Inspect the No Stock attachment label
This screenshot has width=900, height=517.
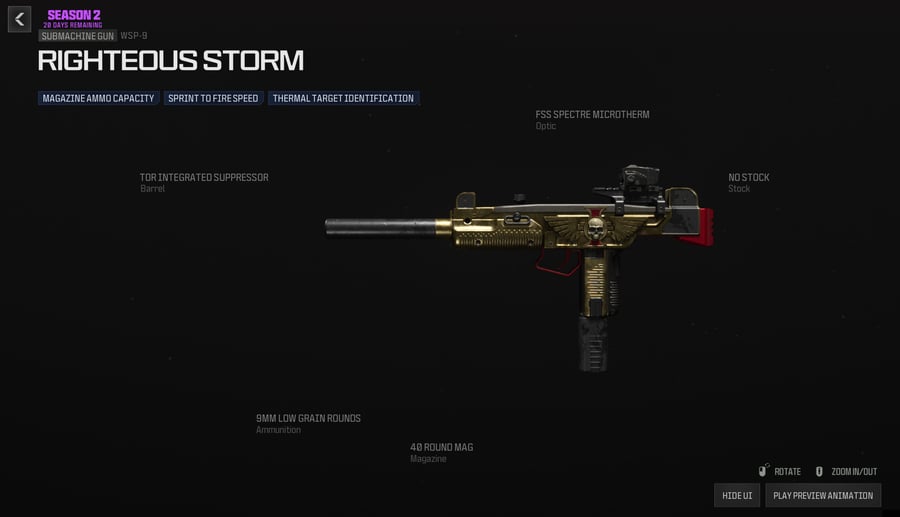[x=748, y=178]
